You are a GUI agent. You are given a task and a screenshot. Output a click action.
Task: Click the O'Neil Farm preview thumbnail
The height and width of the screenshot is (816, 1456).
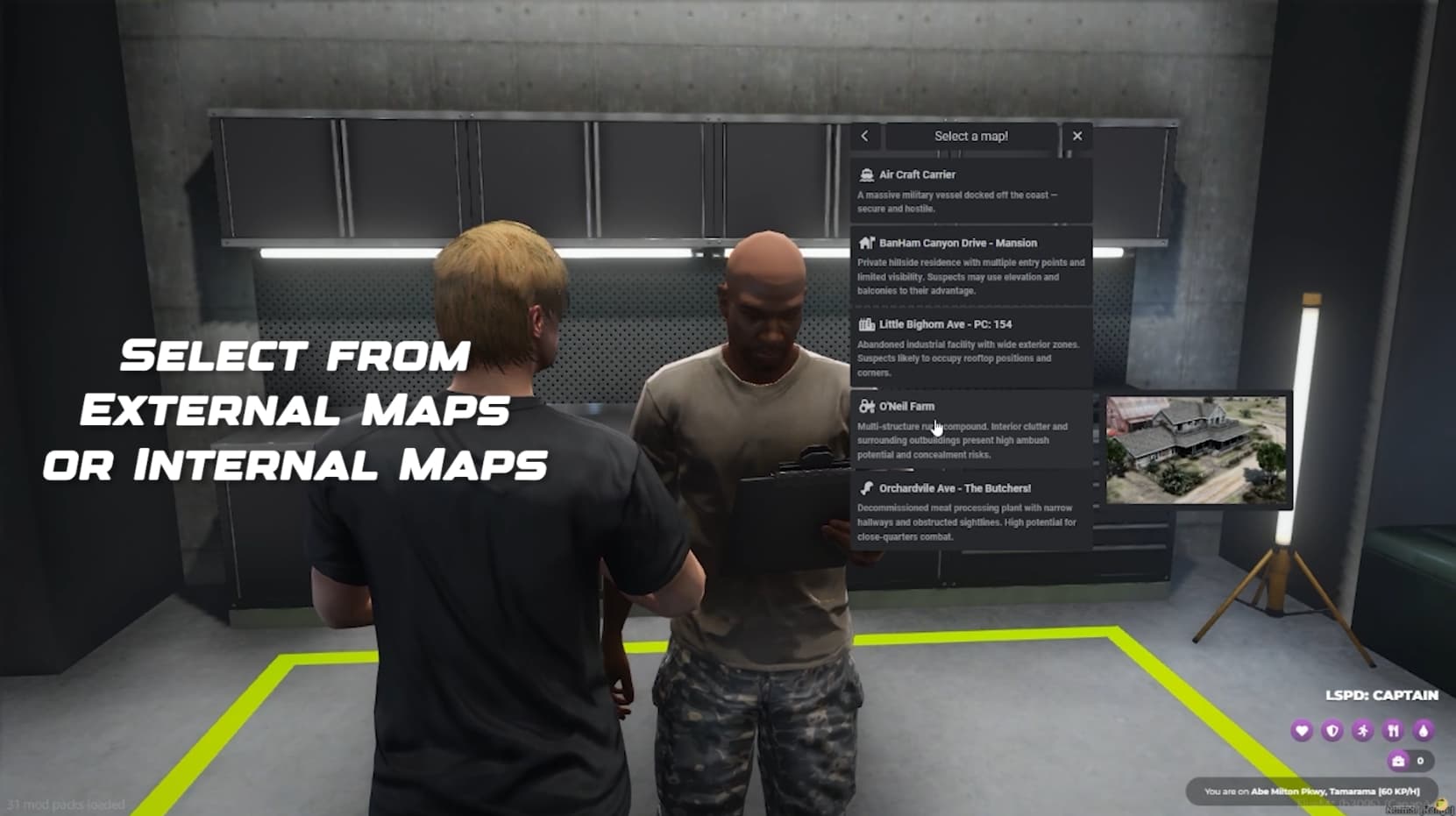point(1197,449)
